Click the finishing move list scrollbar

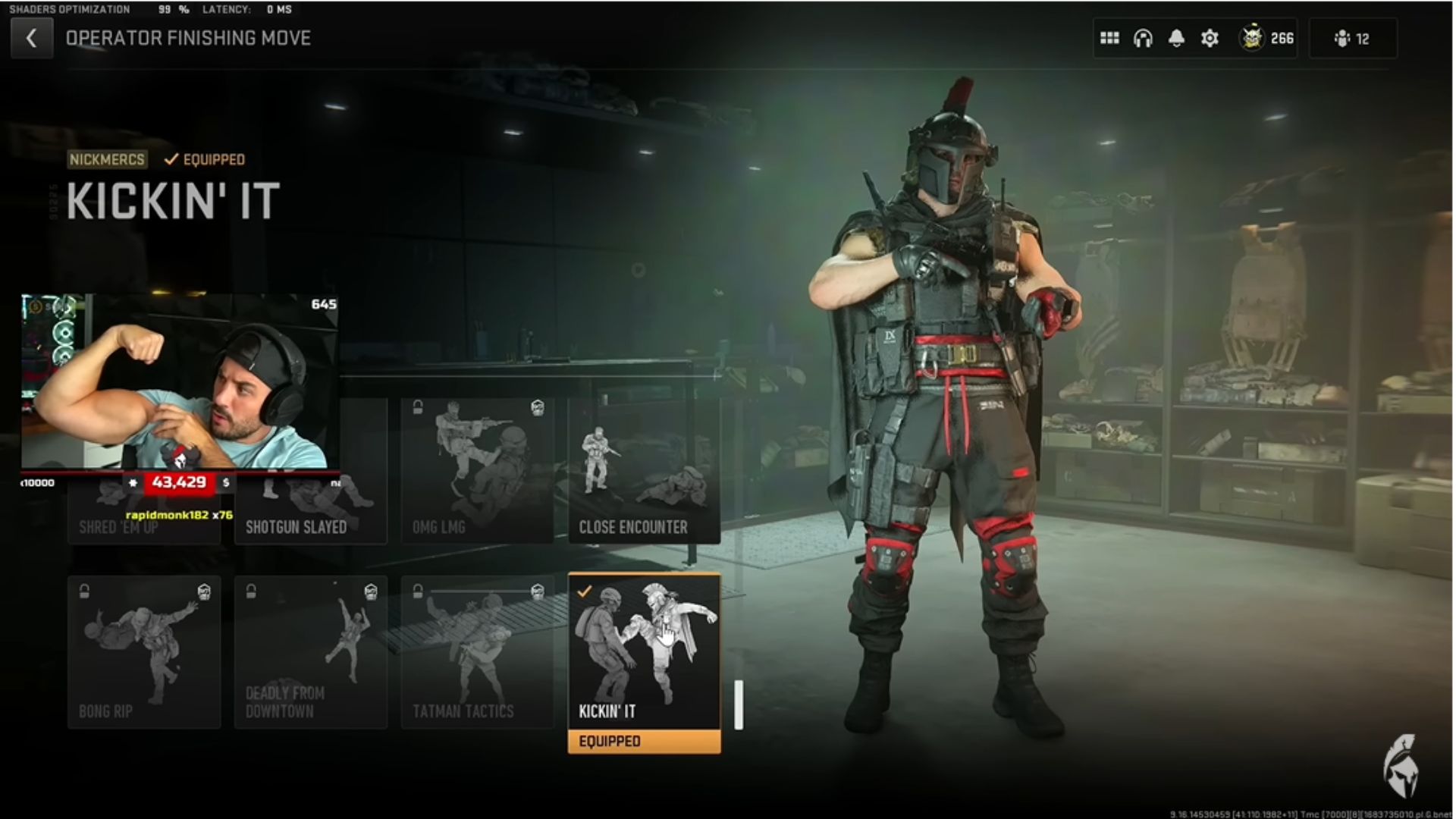pos(739,704)
